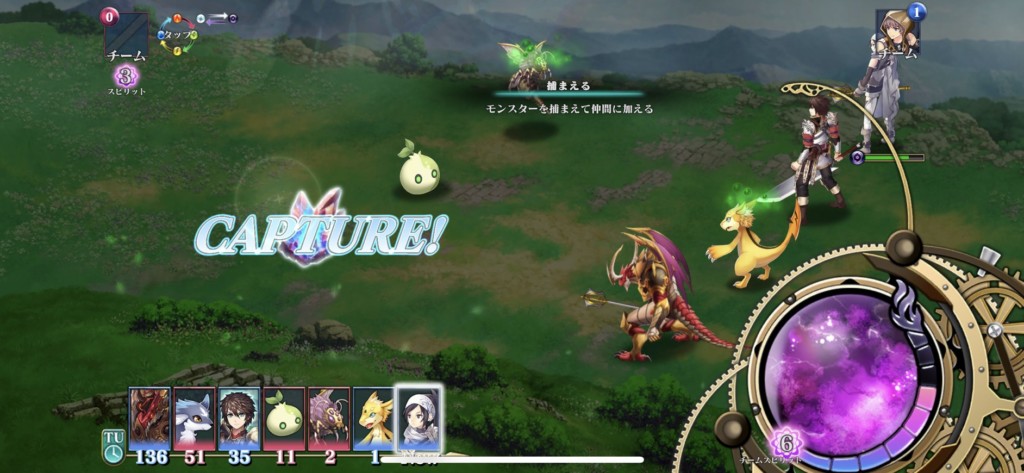Screen dimensions: 1024x473
Task: Tap the ally team portrait icon
Action: point(893,30)
